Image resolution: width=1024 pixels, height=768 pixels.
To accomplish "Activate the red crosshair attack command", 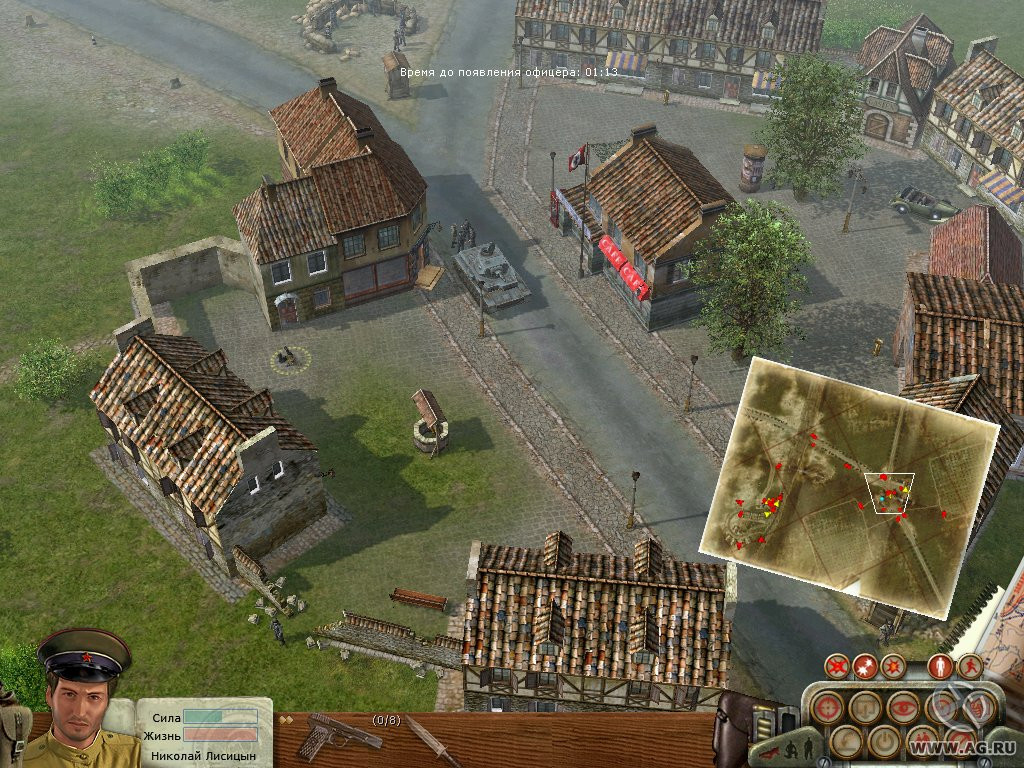I will click(826, 707).
